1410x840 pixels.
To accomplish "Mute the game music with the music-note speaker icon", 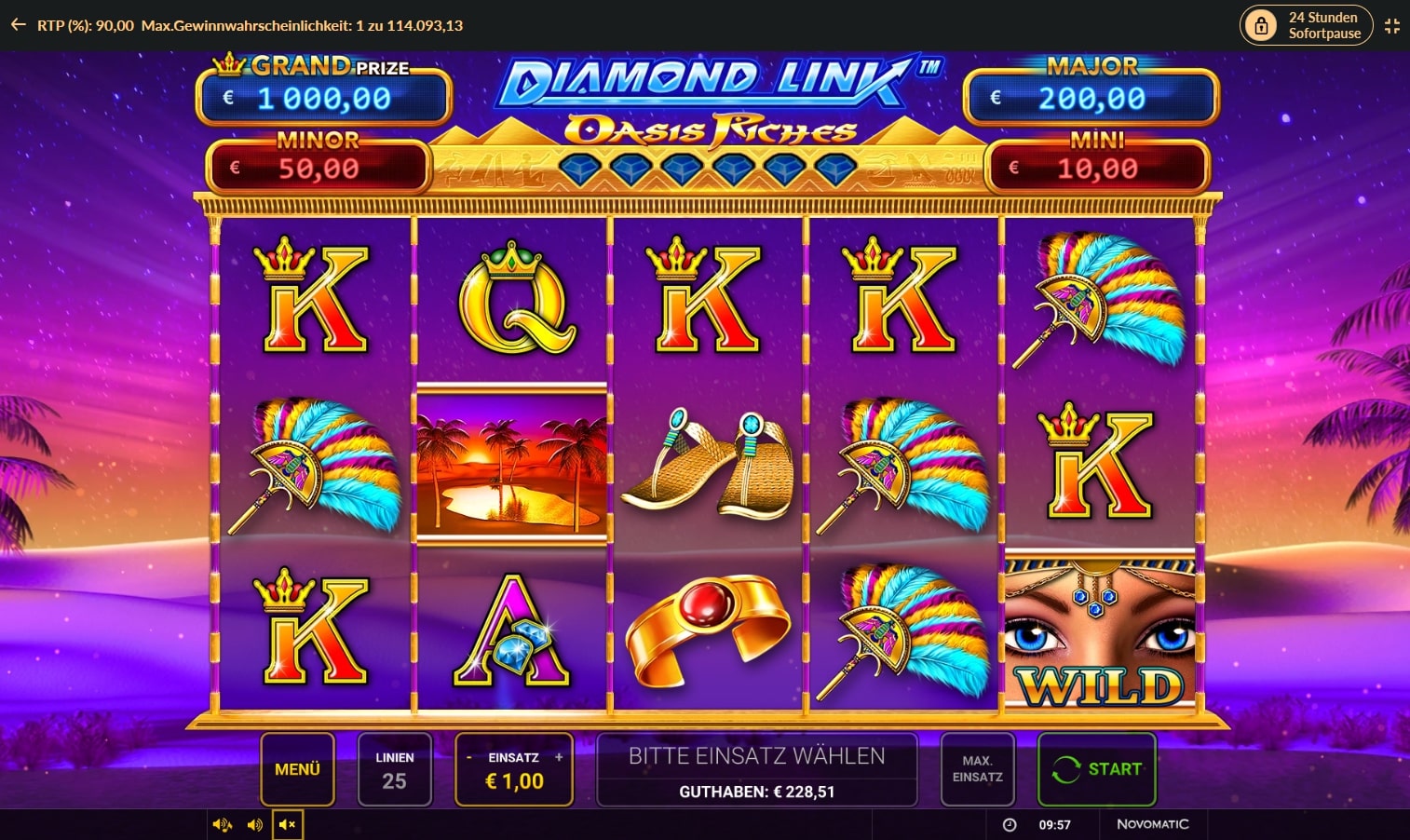I will click(x=223, y=824).
